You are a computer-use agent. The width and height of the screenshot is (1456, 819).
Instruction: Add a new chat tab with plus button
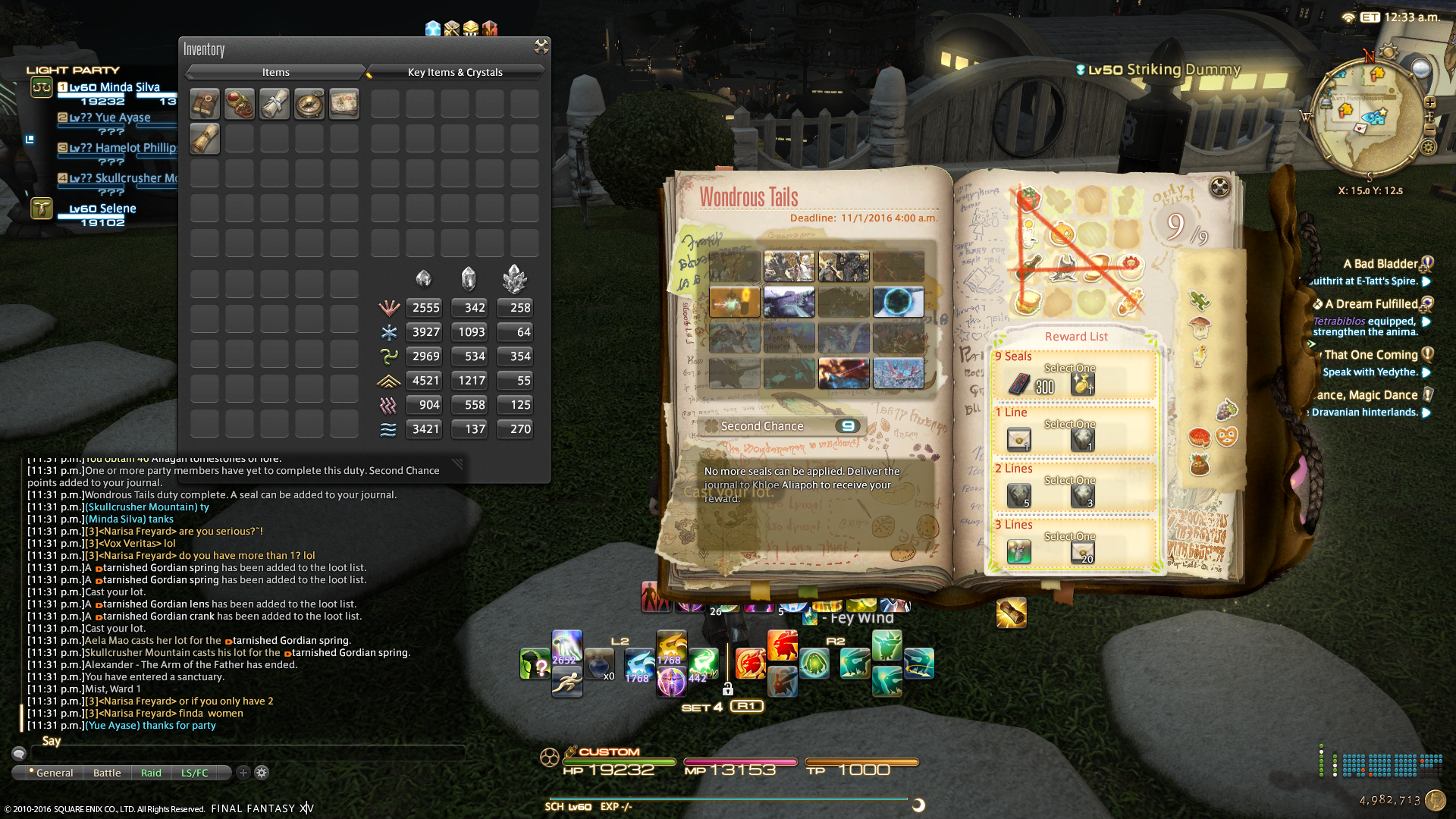243,773
